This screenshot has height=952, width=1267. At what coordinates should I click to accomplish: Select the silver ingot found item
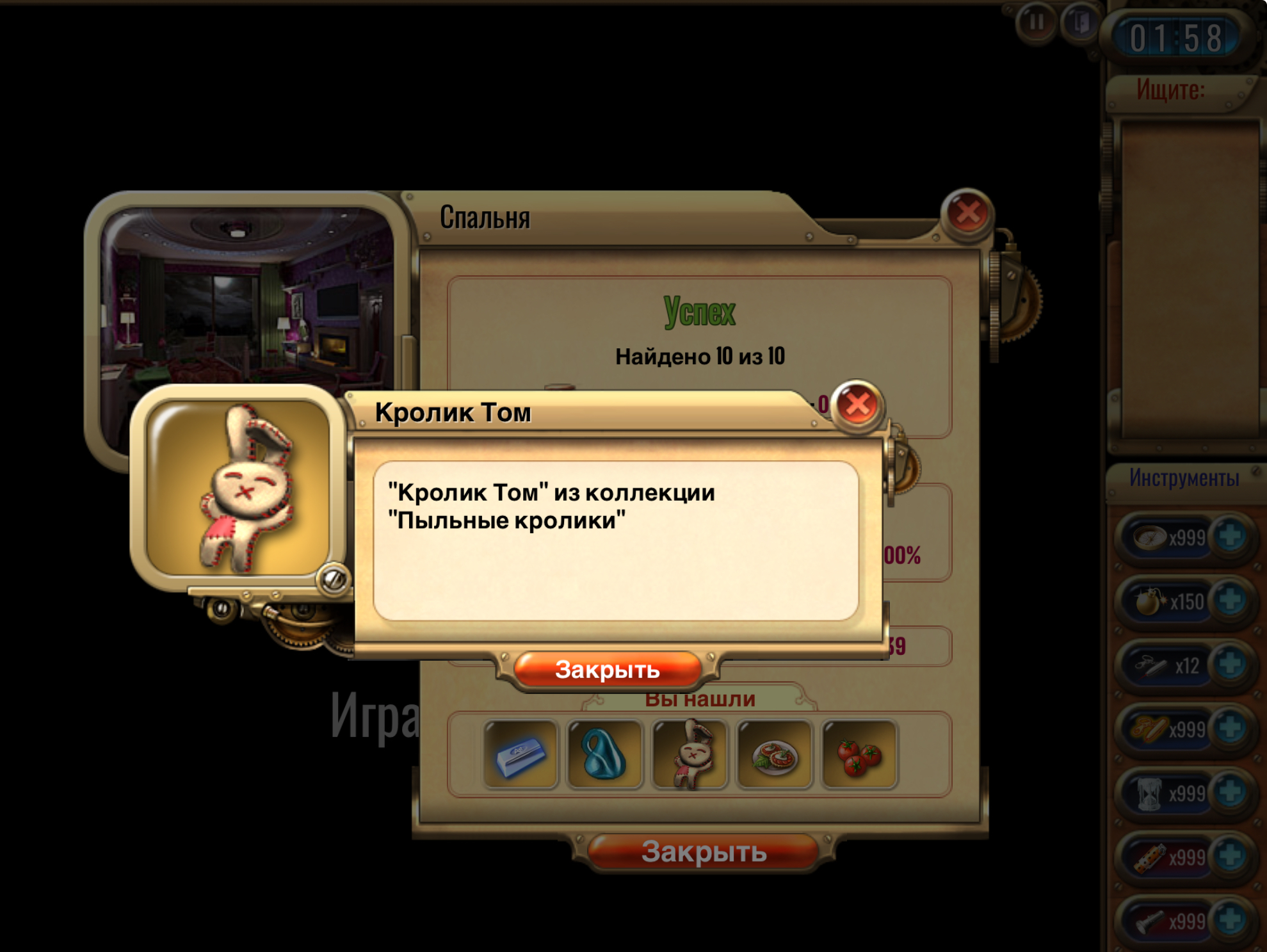click(521, 754)
